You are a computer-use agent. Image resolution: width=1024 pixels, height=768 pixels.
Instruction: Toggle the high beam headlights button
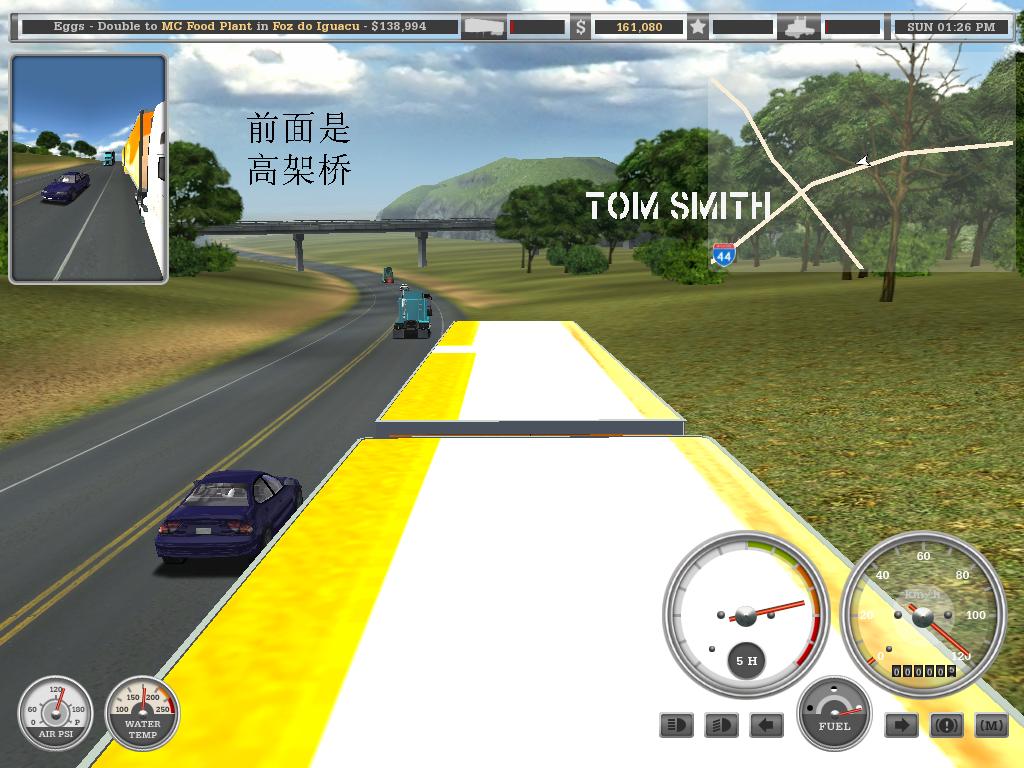(x=677, y=725)
